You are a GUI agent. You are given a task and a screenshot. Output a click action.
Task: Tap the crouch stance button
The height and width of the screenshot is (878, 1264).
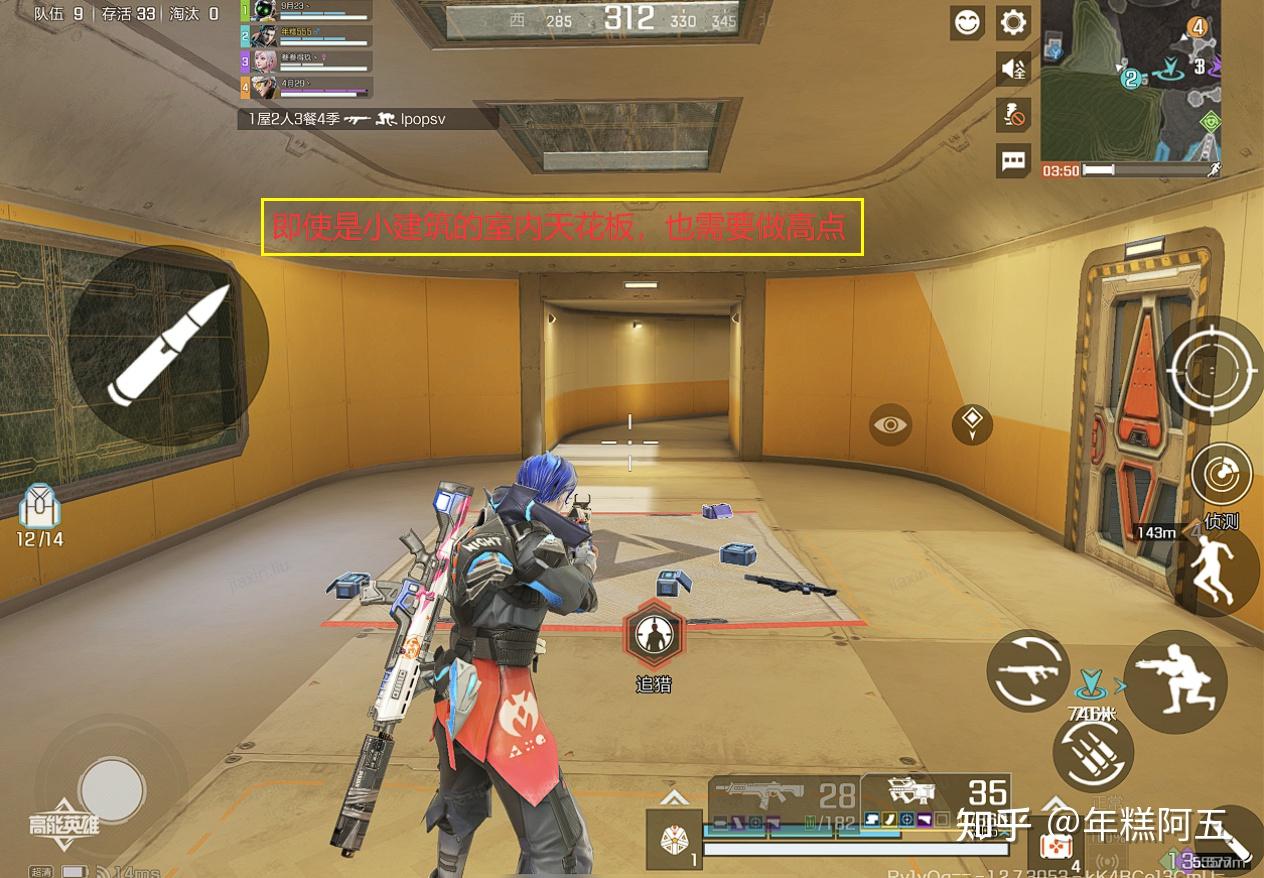[x=1175, y=682]
